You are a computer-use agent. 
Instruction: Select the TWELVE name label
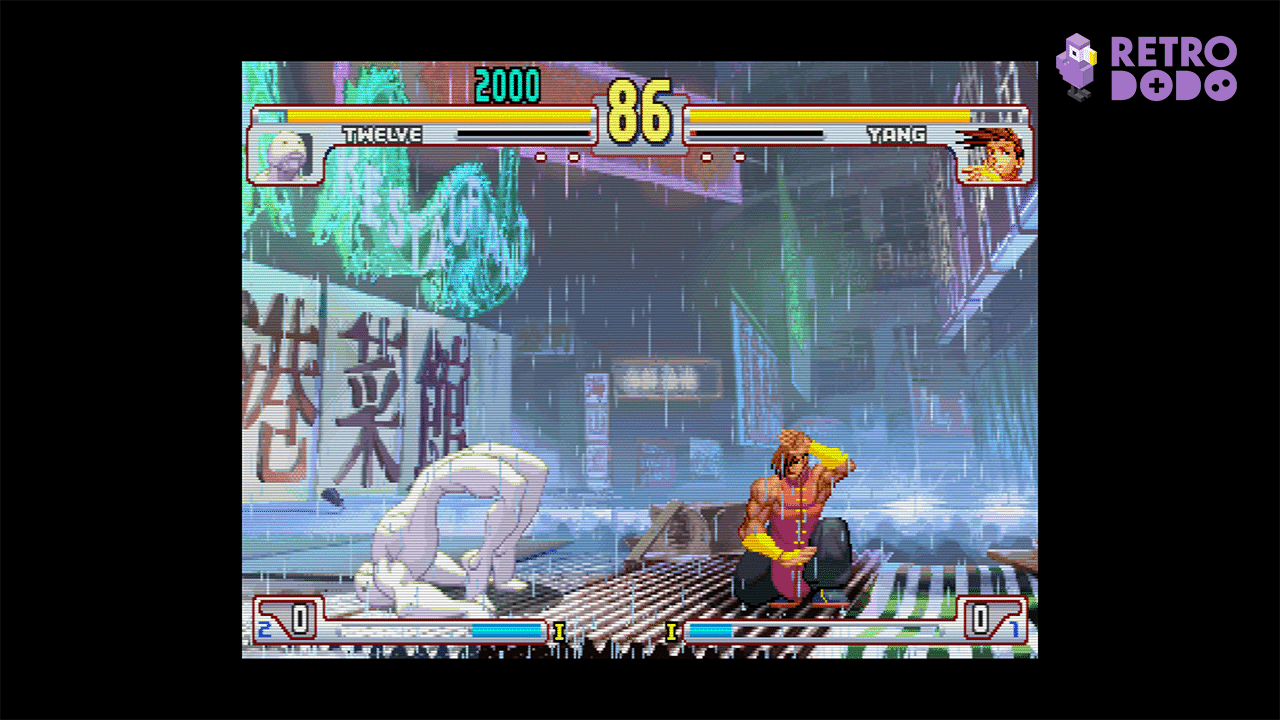(383, 133)
